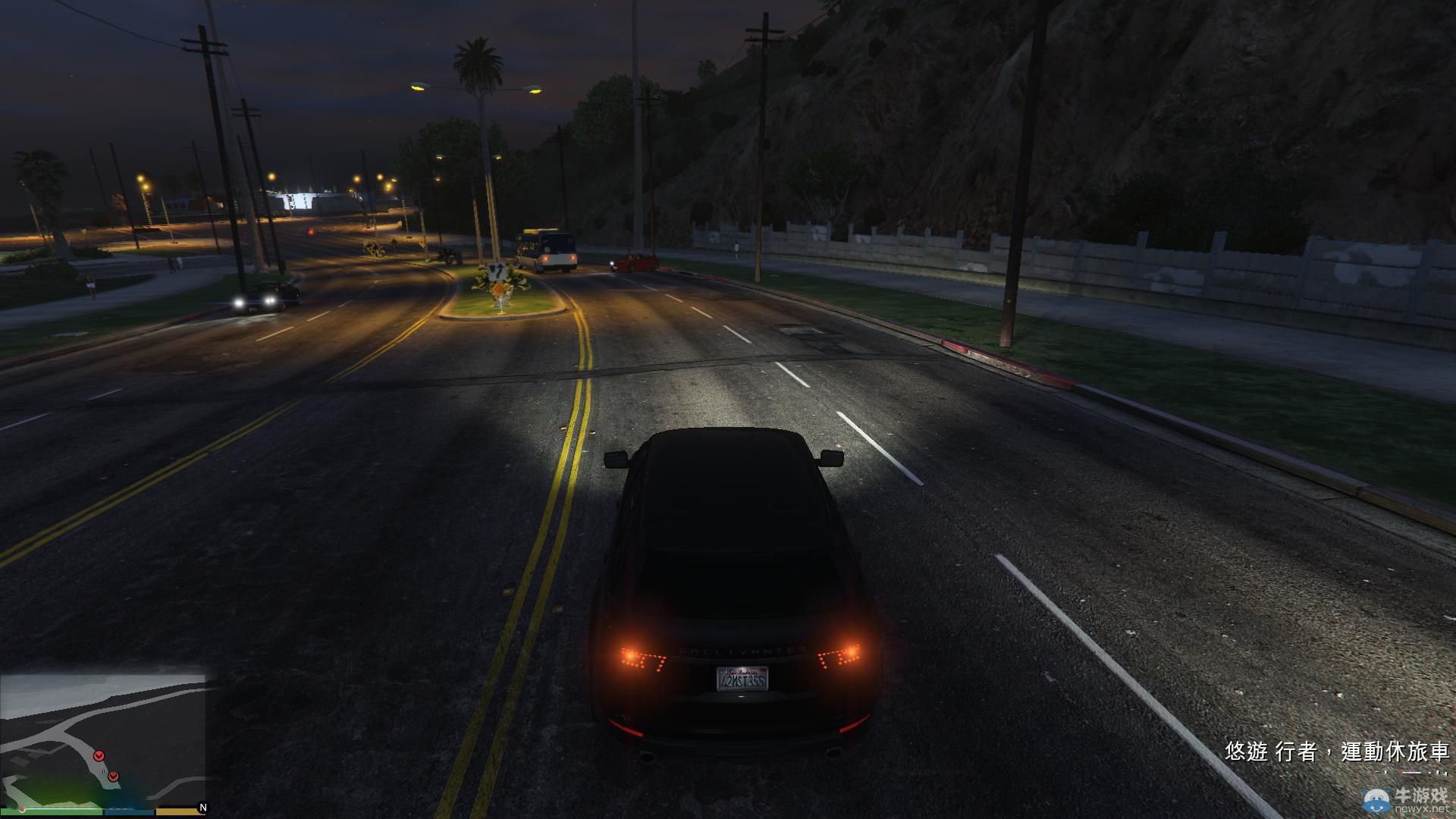Click the upper red objective marker on minimap
This screenshot has height=819, width=1456.
pyautogui.click(x=99, y=756)
